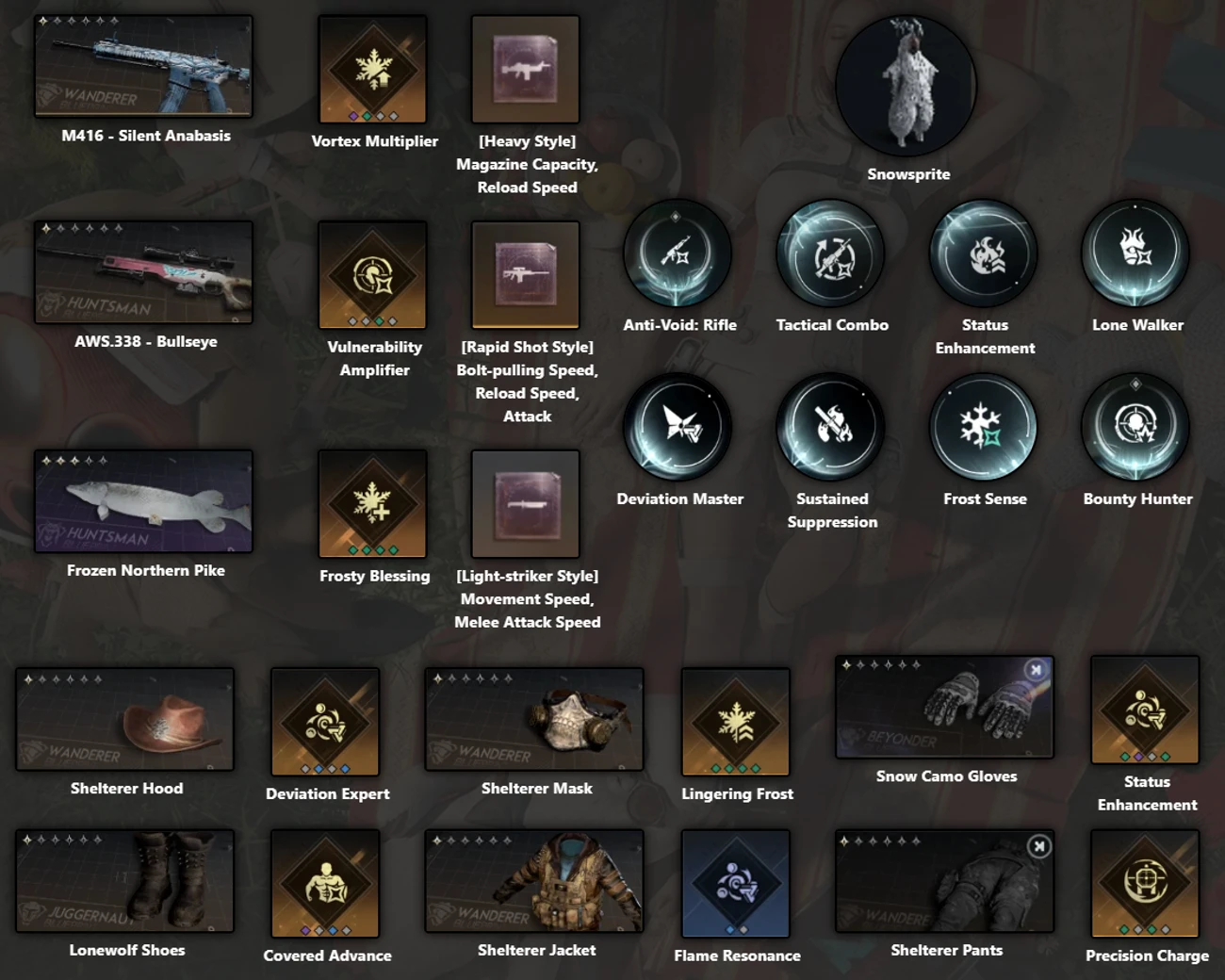The image size is (1225, 980).
Task: Open the Deviation Expert armor mod
Action: [326, 721]
